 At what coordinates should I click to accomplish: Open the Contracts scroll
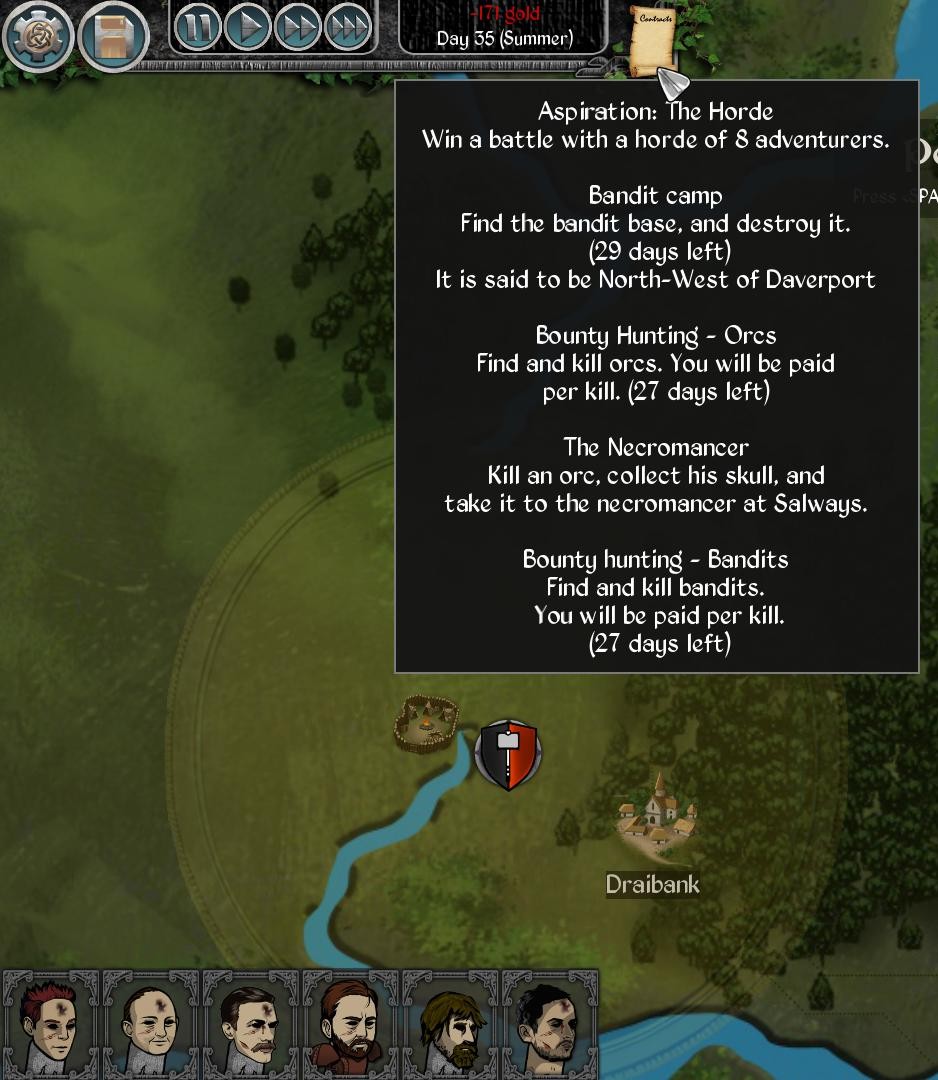point(654,38)
